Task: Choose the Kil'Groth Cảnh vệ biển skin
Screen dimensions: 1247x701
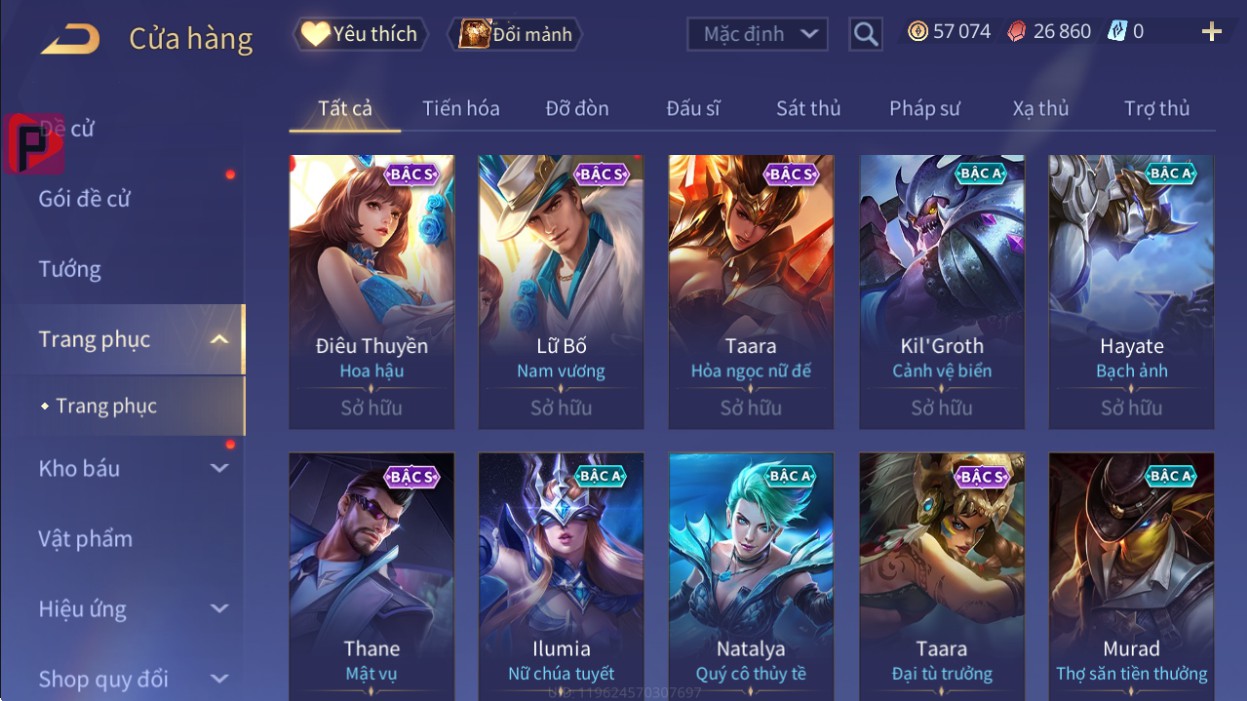Action: (x=941, y=290)
